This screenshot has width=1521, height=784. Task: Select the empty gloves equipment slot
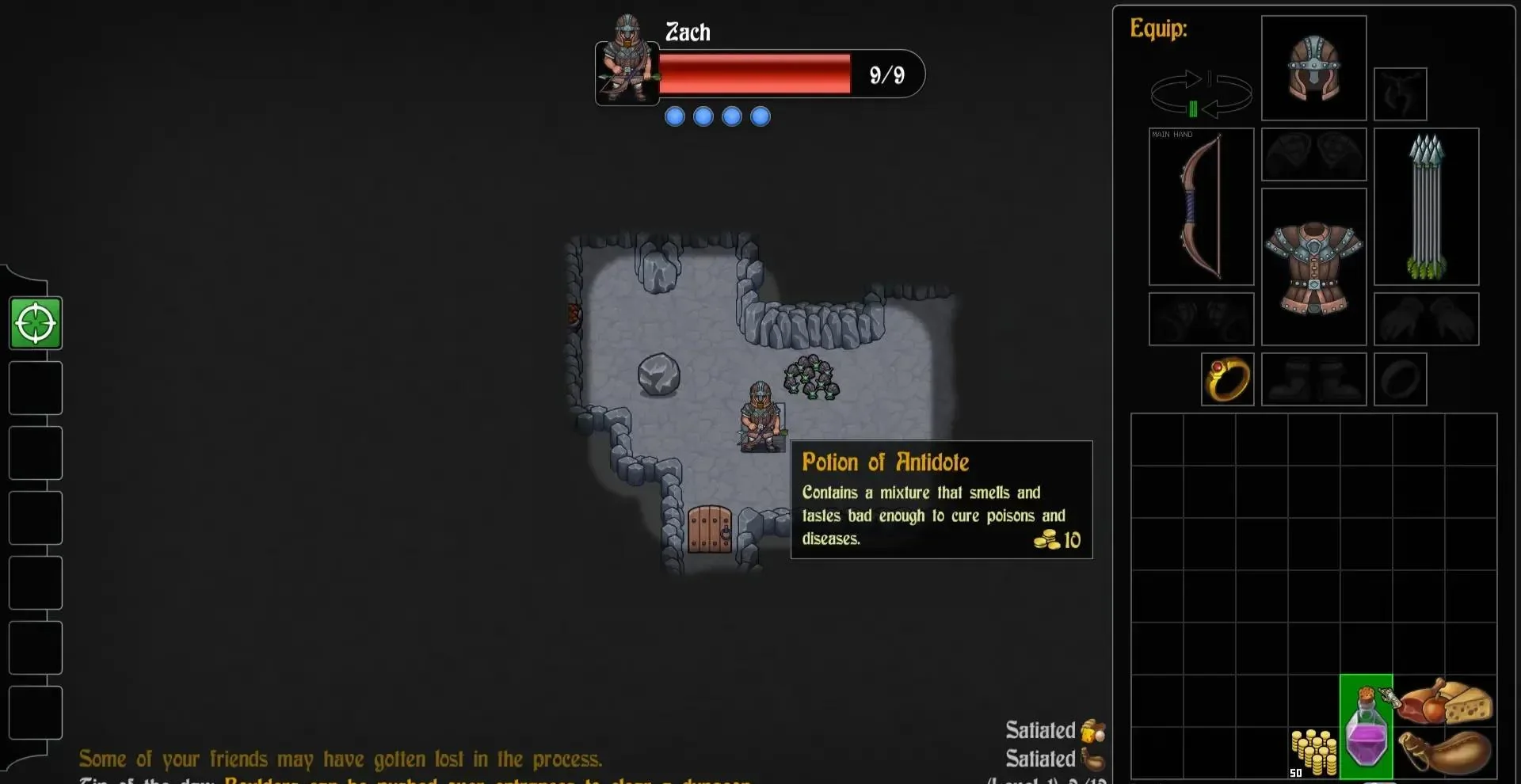(1426, 319)
